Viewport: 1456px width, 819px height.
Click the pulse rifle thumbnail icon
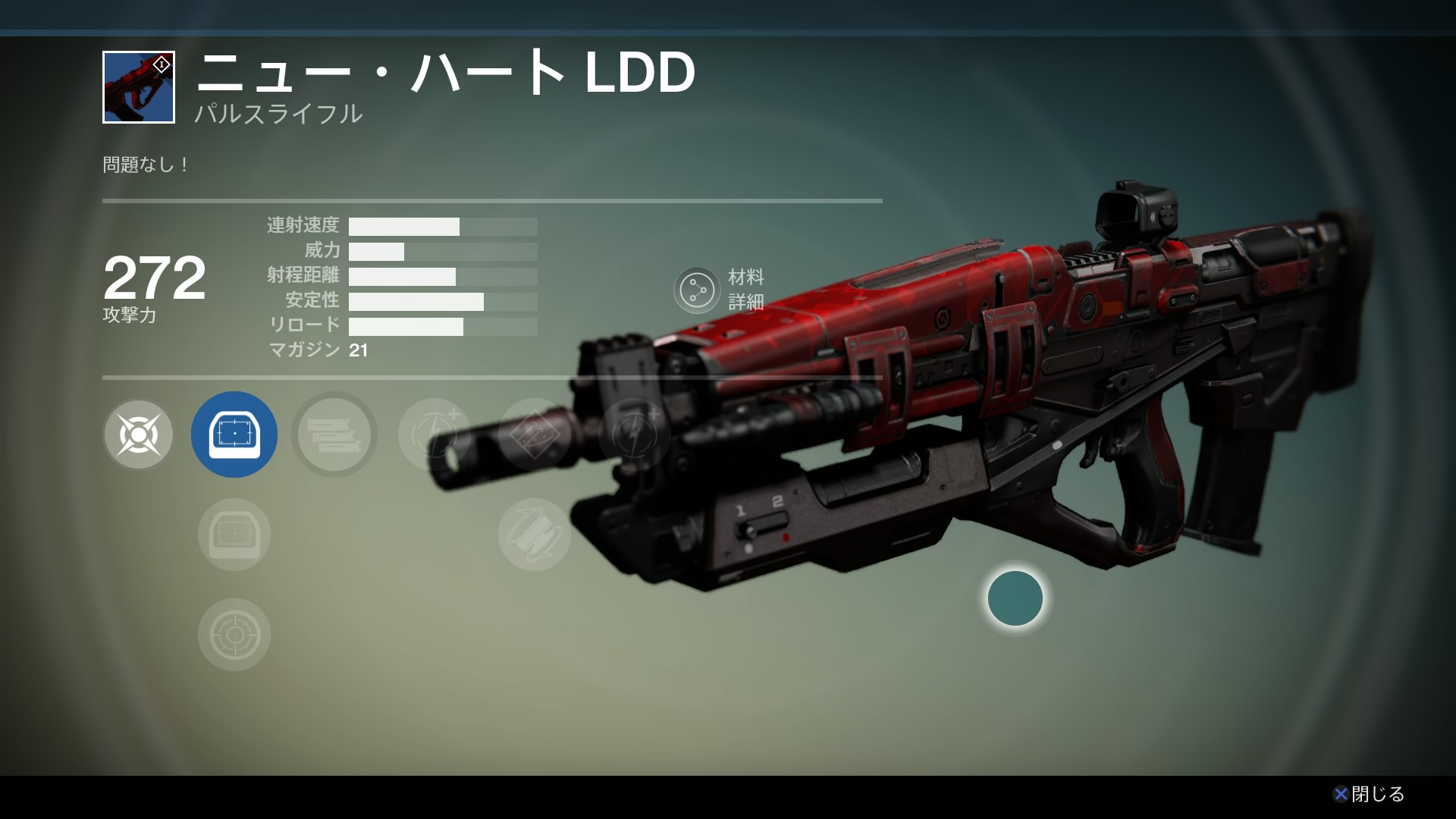pyautogui.click(x=139, y=87)
